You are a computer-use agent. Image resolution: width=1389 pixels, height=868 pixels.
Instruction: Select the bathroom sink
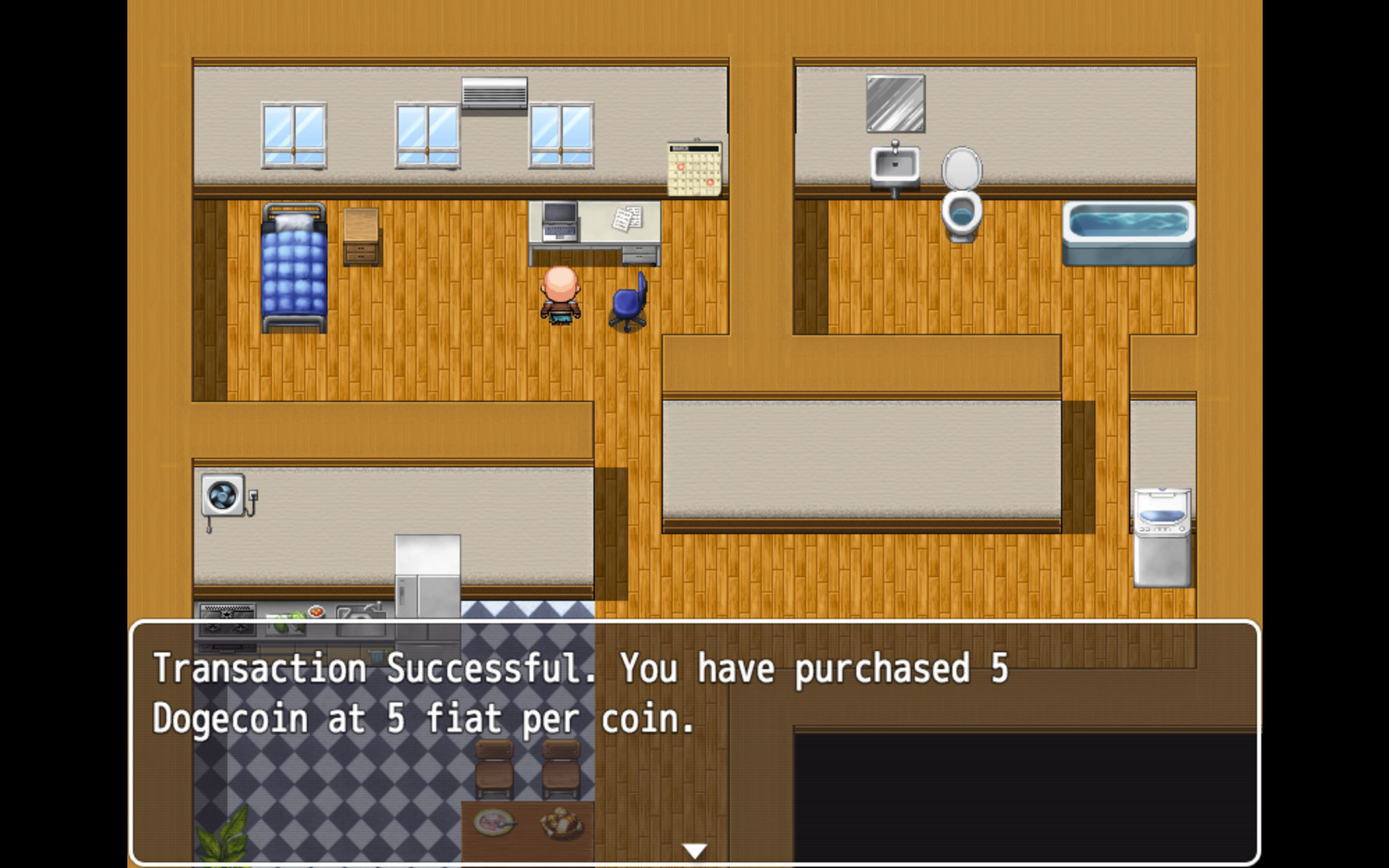(x=894, y=163)
